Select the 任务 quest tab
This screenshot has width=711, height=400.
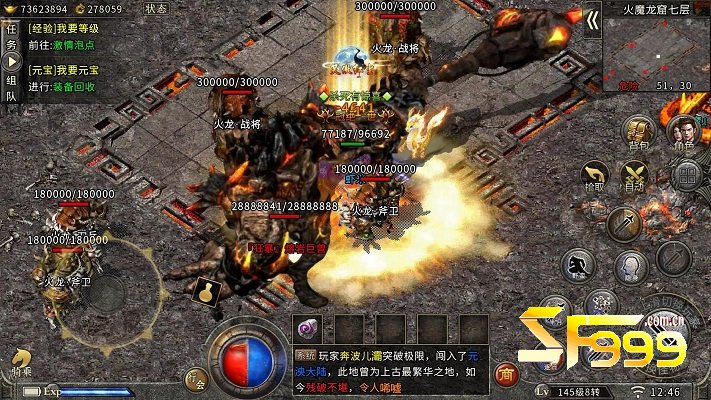[11, 37]
